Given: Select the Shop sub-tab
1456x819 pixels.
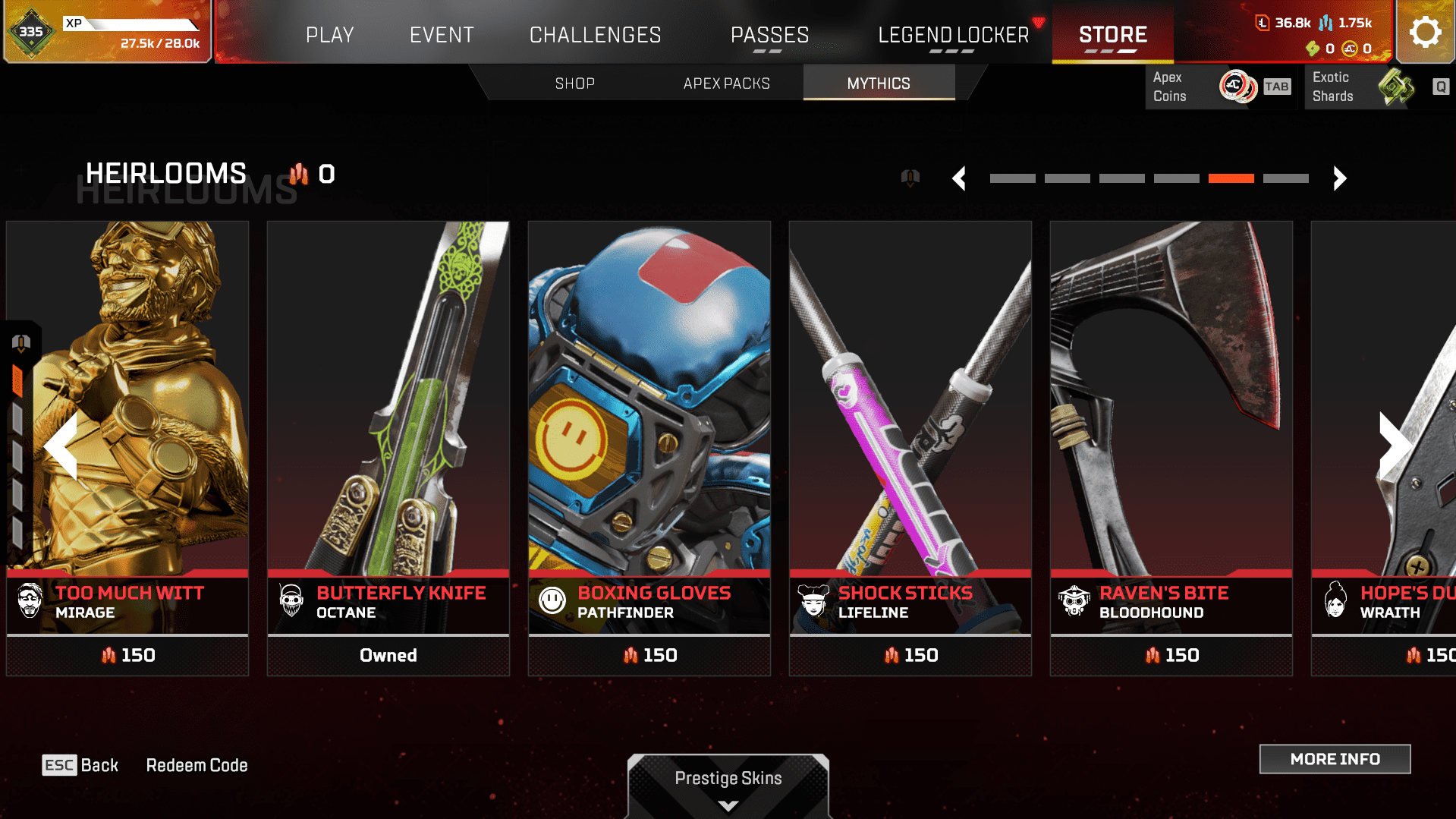Looking at the screenshot, I should (x=574, y=83).
